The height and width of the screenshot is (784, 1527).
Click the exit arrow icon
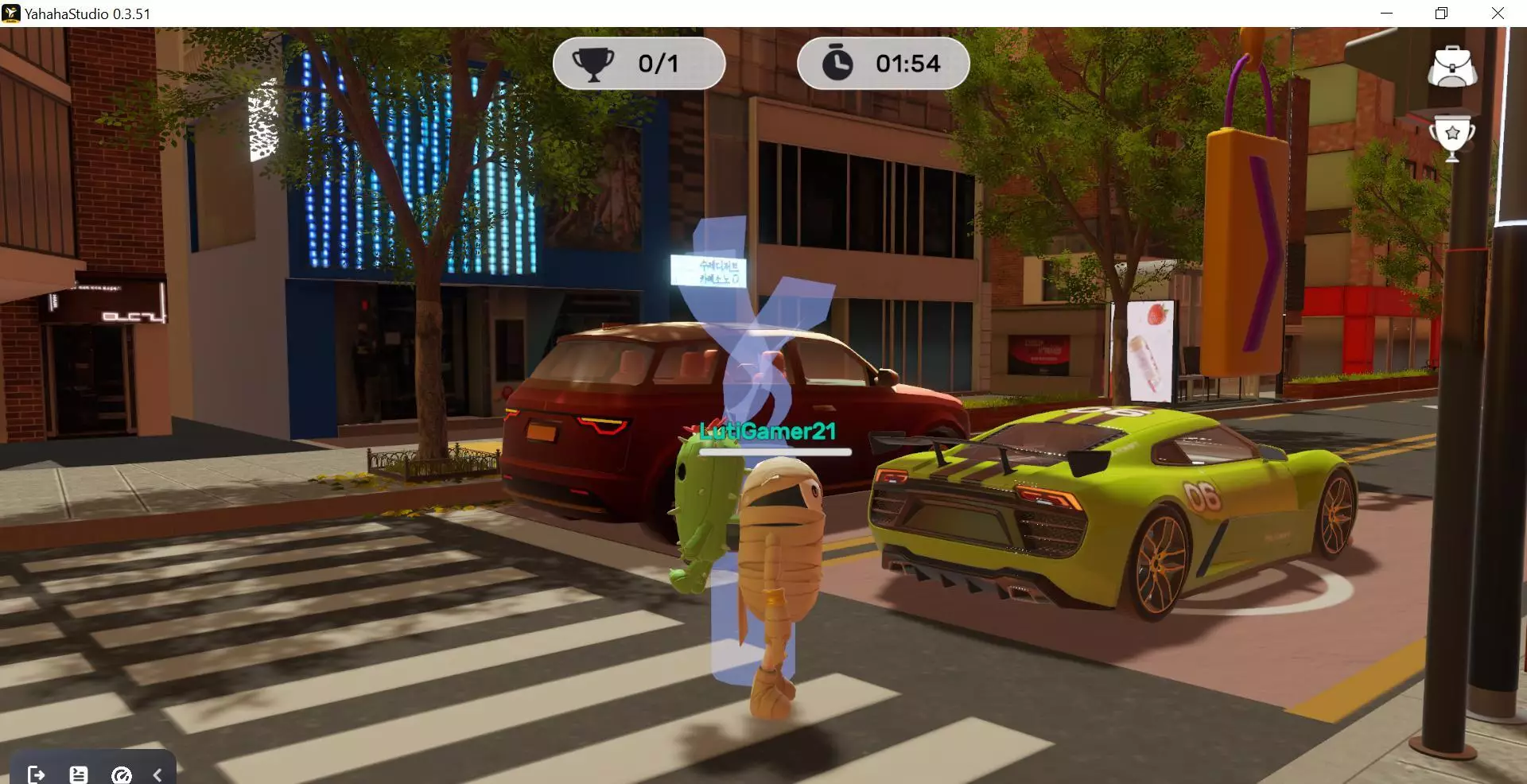tap(36, 774)
